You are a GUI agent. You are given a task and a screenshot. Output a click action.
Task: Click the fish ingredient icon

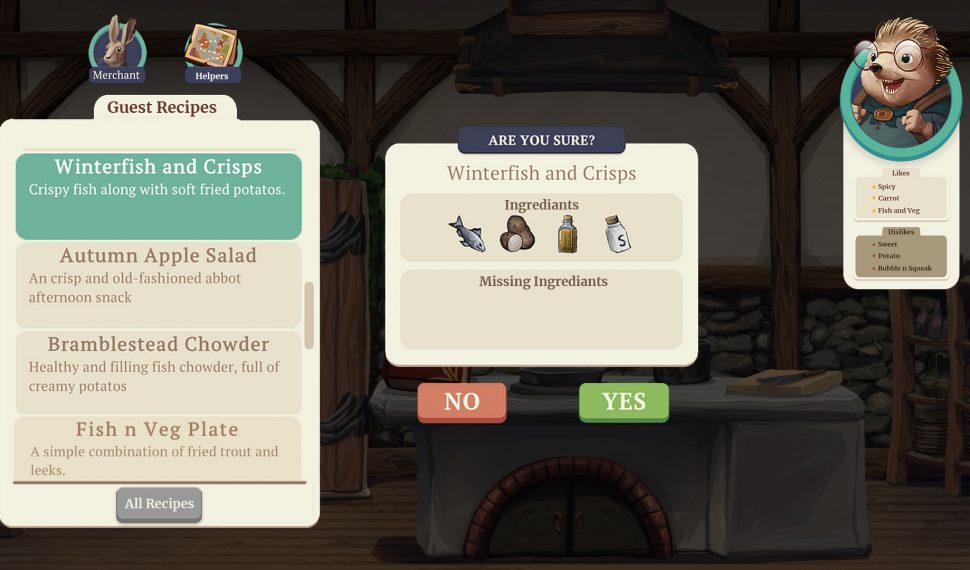pyautogui.click(x=467, y=234)
